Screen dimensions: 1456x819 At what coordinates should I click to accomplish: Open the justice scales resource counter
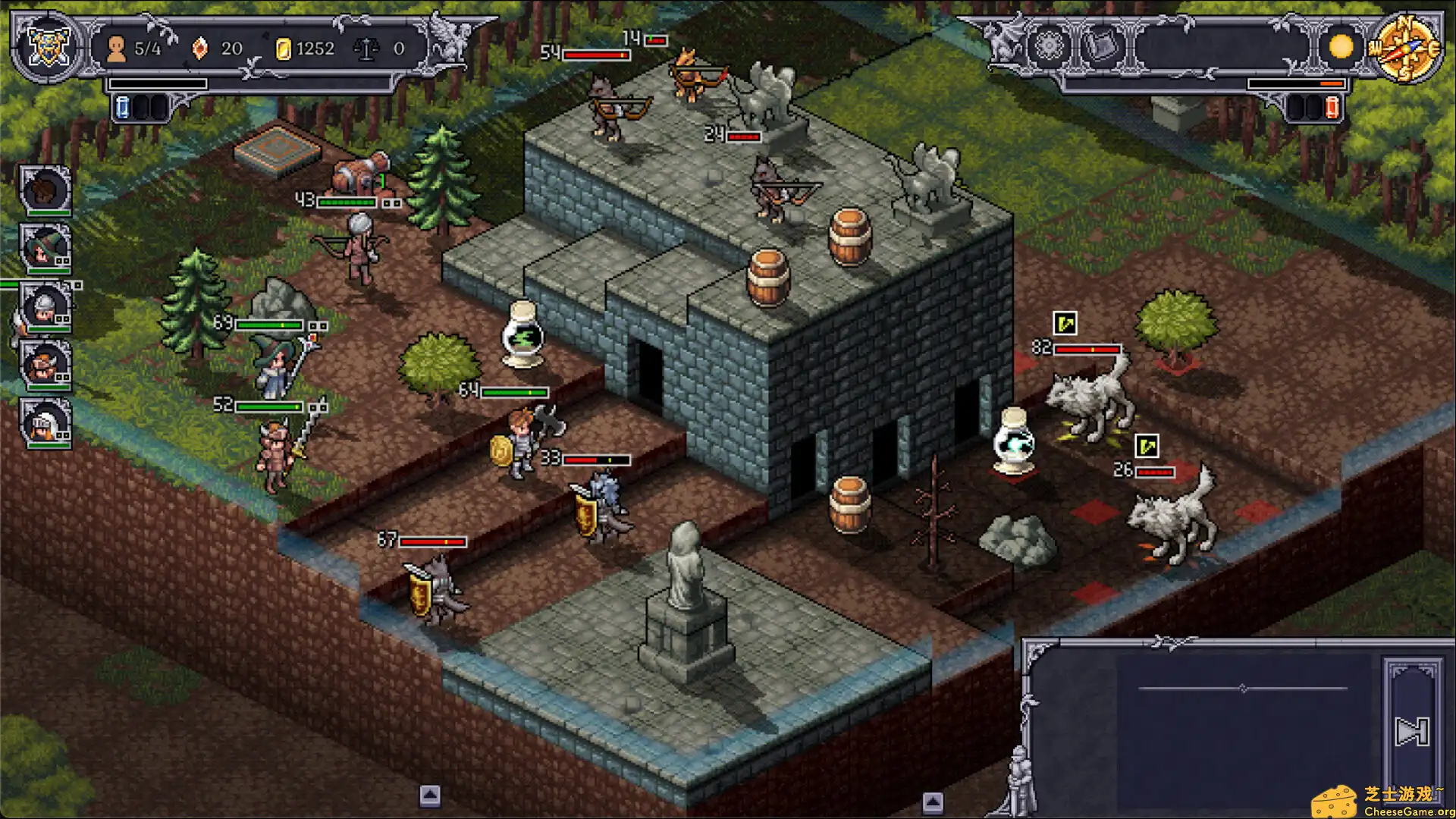[369, 48]
